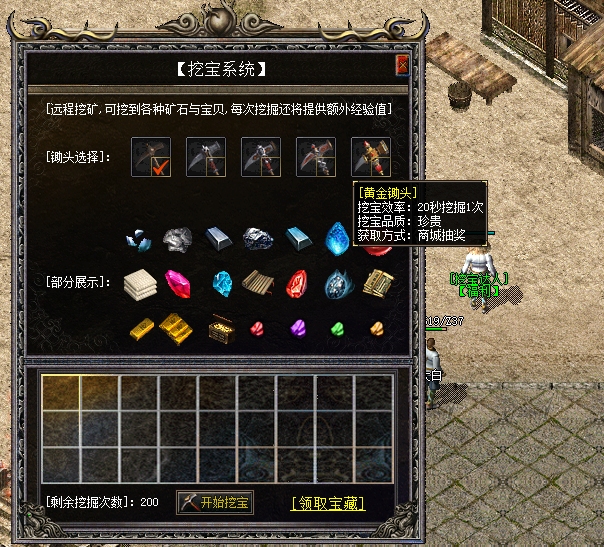Select the pickaxe marked with a checkmark
This screenshot has width=604, height=547.
[152, 157]
